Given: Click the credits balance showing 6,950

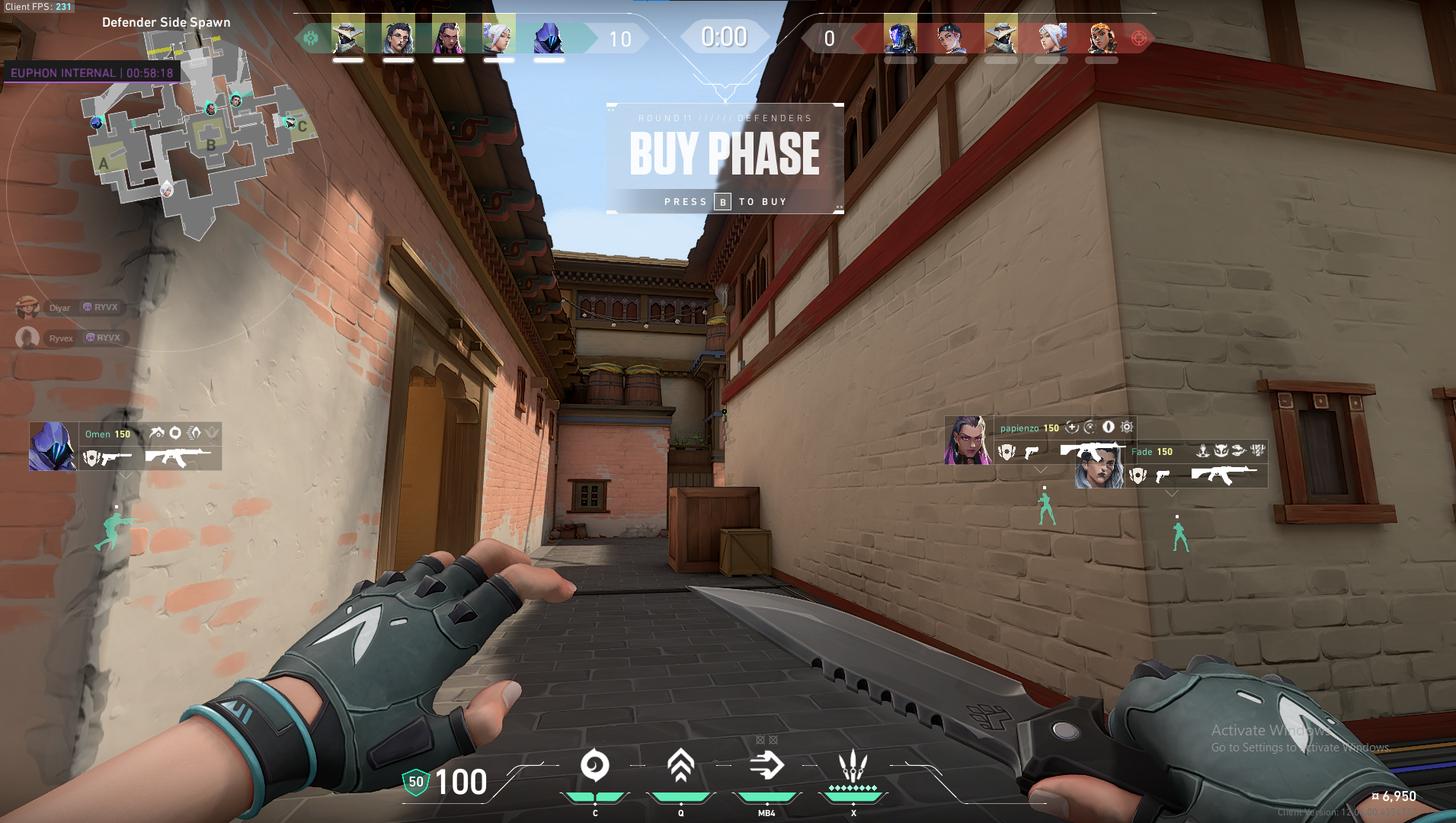Looking at the screenshot, I should pos(1394,796).
